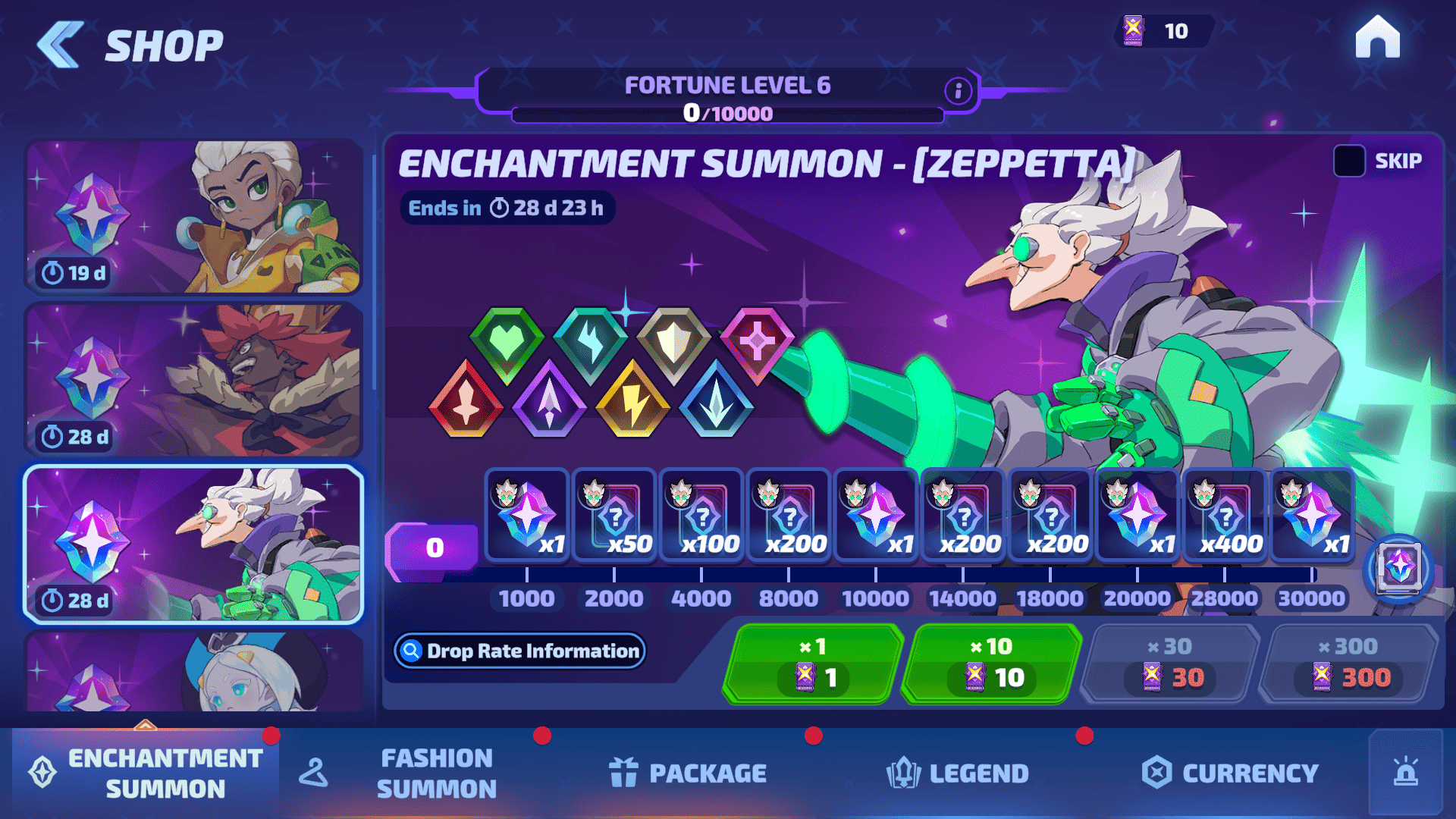Click the alarm siren icon
Image resolution: width=1456 pixels, height=819 pixels.
(1405, 772)
